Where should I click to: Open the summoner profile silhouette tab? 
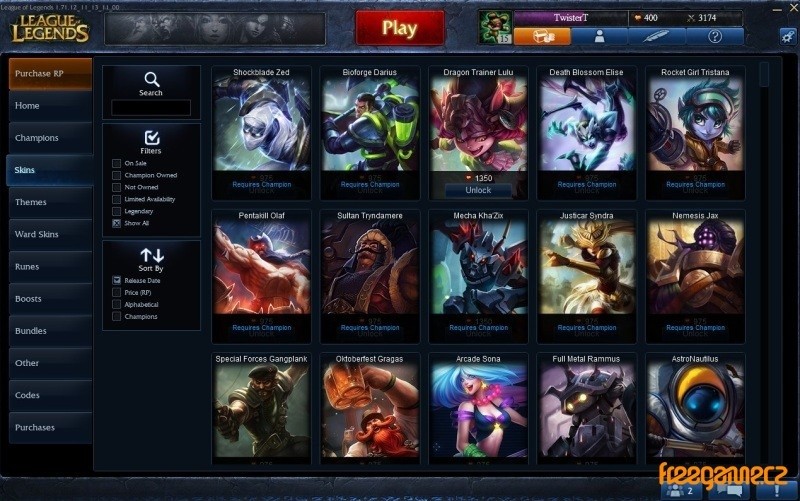point(599,36)
